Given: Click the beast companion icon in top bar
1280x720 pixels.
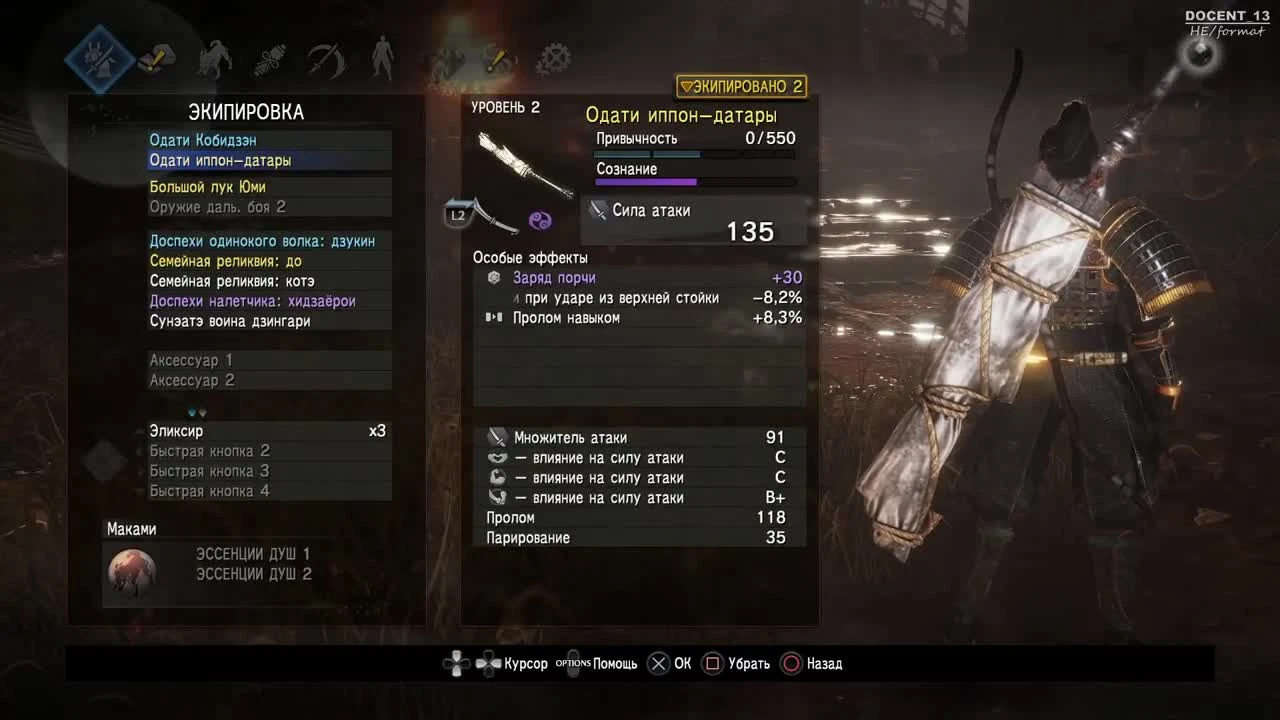Looking at the screenshot, I should point(216,57).
